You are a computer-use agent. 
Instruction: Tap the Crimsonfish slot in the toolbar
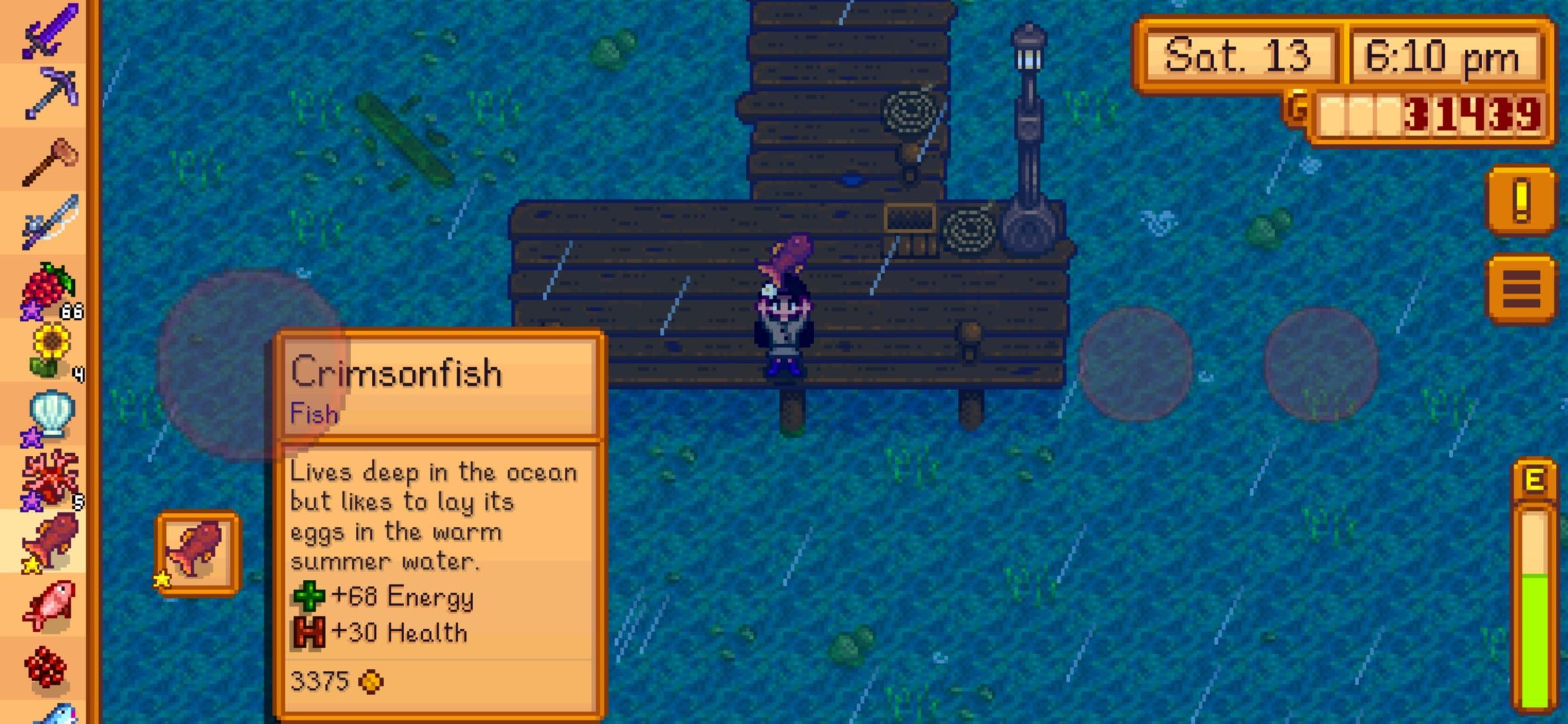pyautogui.click(x=48, y=542)
